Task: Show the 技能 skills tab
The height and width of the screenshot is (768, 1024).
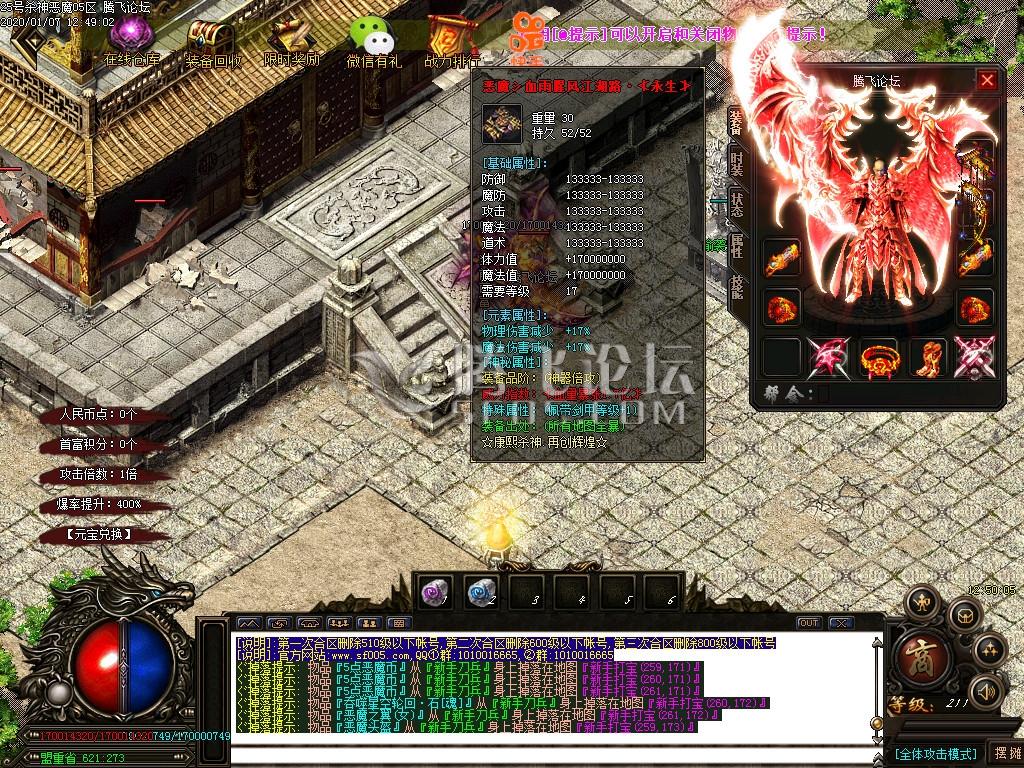Action: pos(737,287)
